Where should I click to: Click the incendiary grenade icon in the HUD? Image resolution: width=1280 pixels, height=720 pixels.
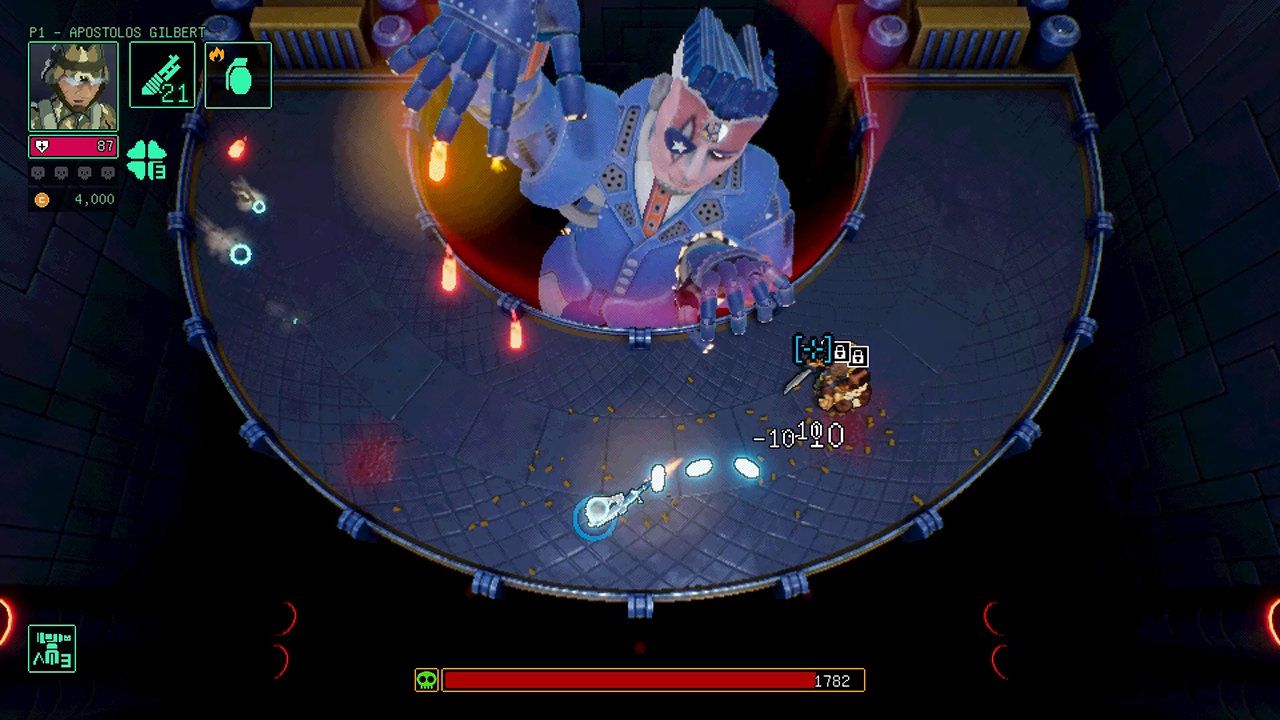(x=239, y=75)
